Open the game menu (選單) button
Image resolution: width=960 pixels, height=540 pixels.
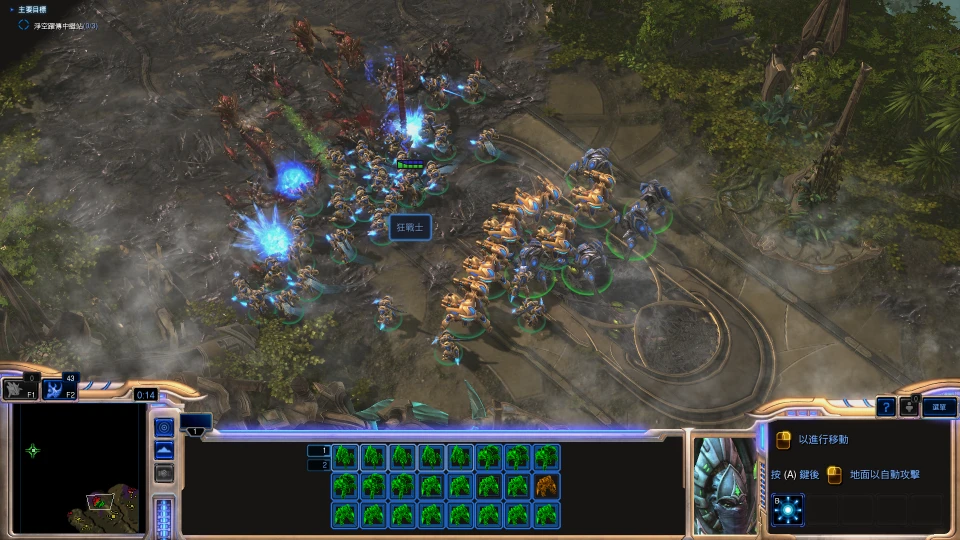coord(939,406)
